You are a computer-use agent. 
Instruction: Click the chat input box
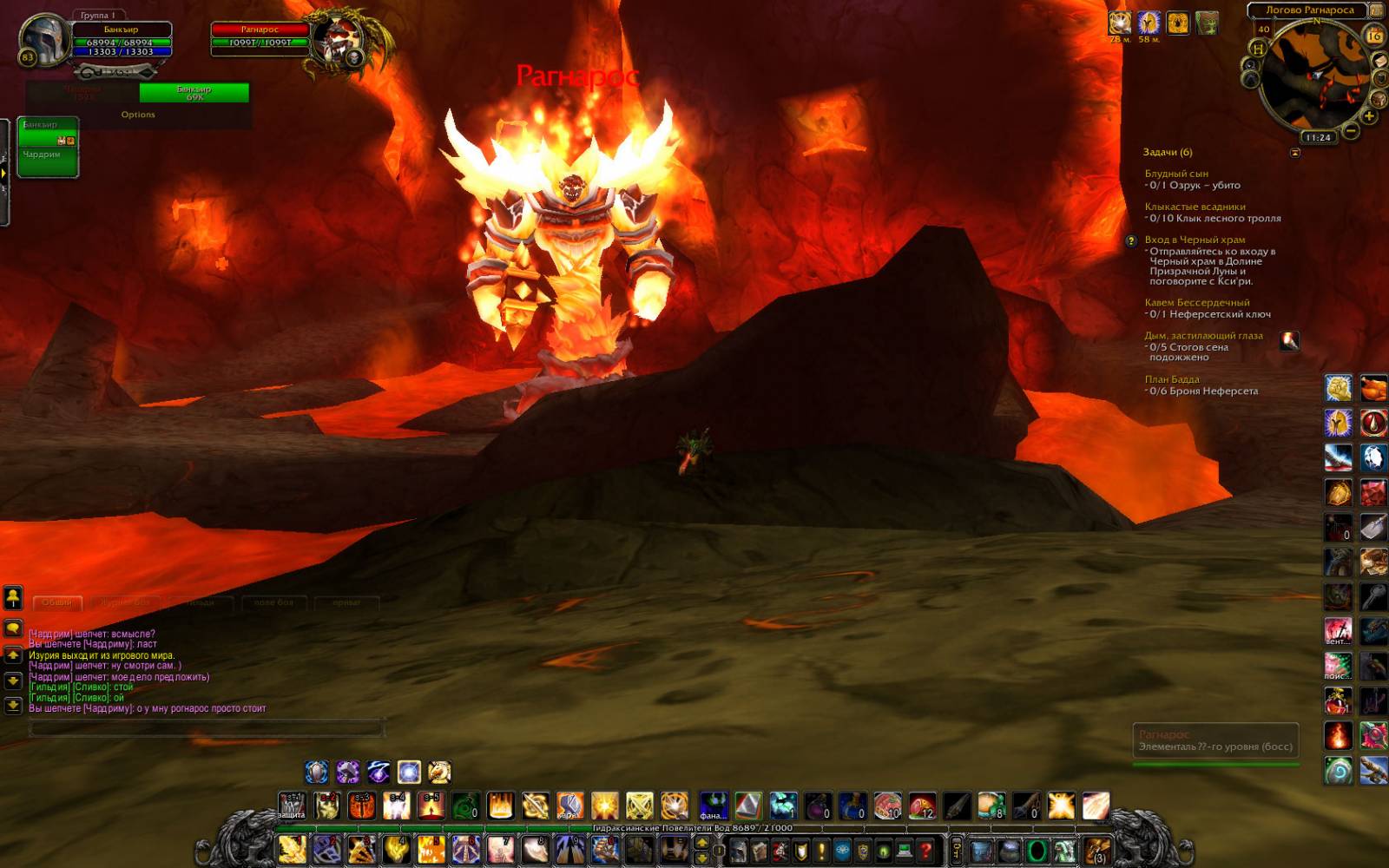tap(207, 729)
